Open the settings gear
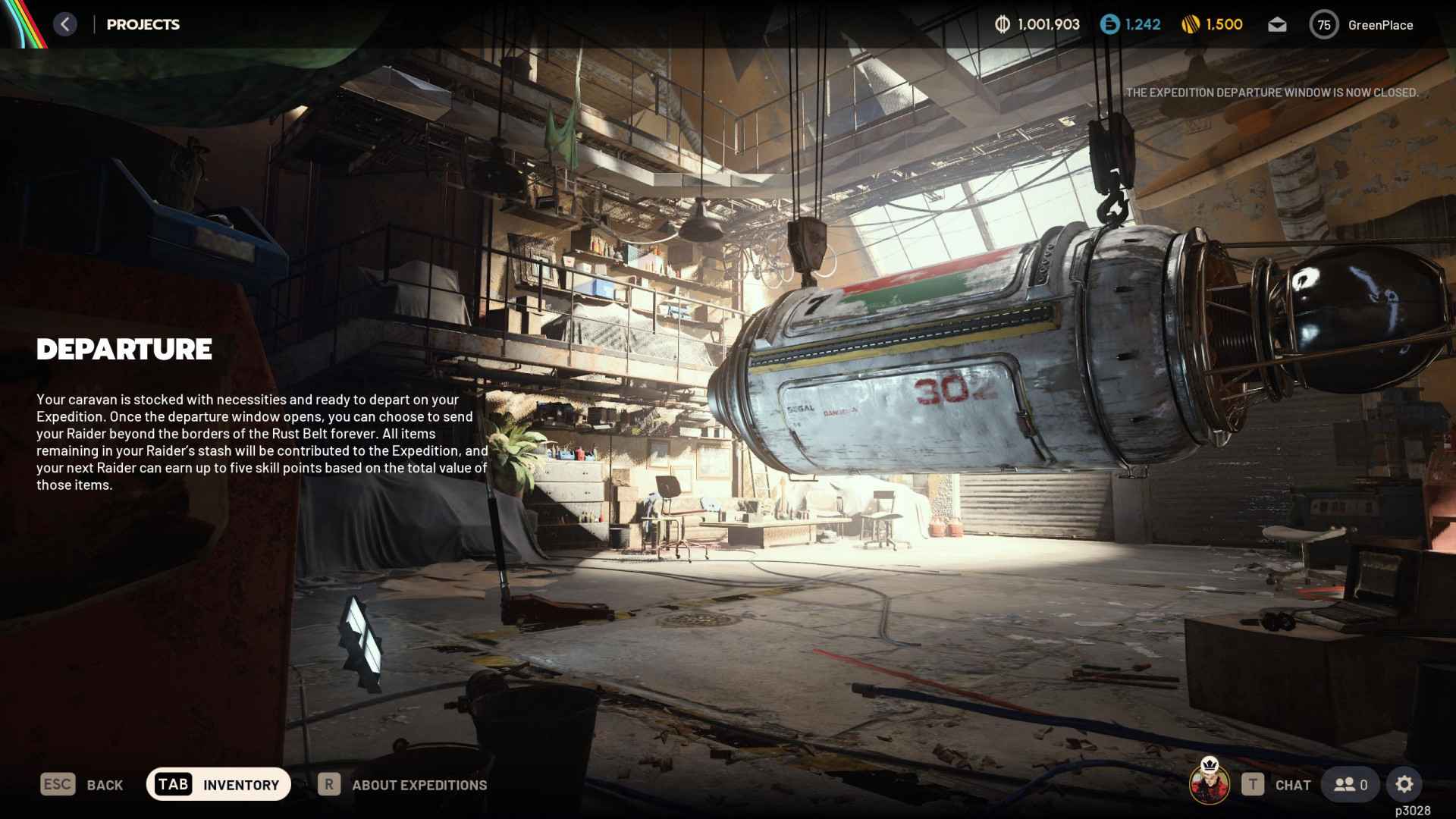 click(x=1405, y=784)
